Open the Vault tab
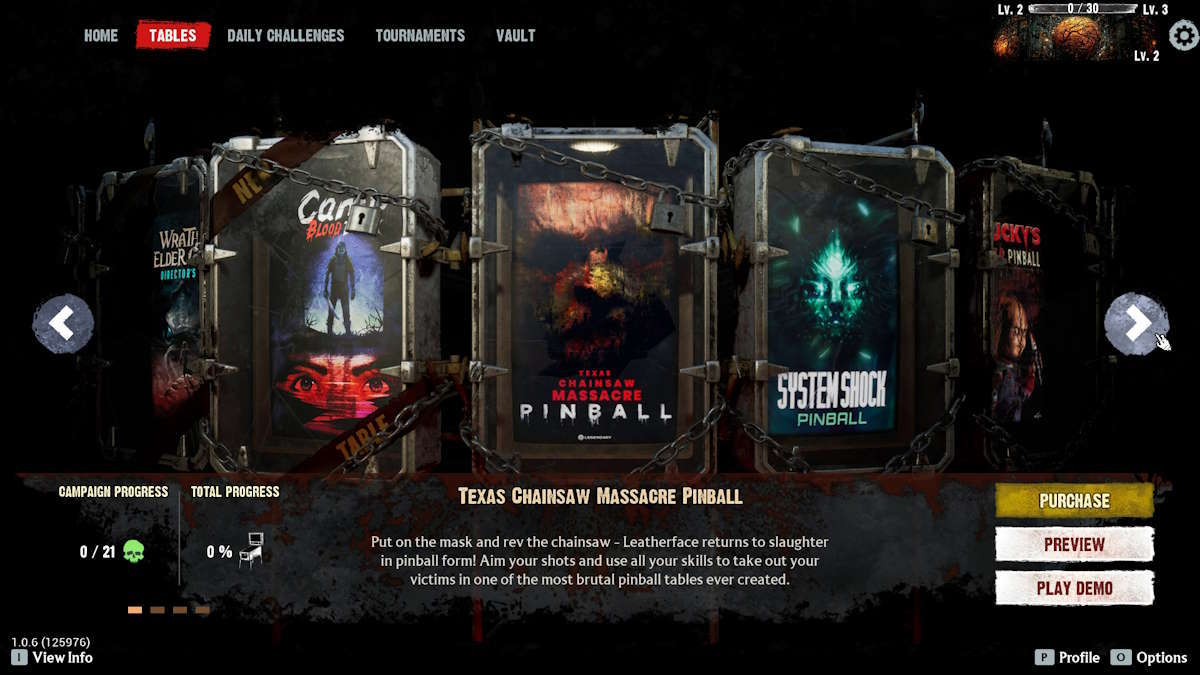 point(515,35)
